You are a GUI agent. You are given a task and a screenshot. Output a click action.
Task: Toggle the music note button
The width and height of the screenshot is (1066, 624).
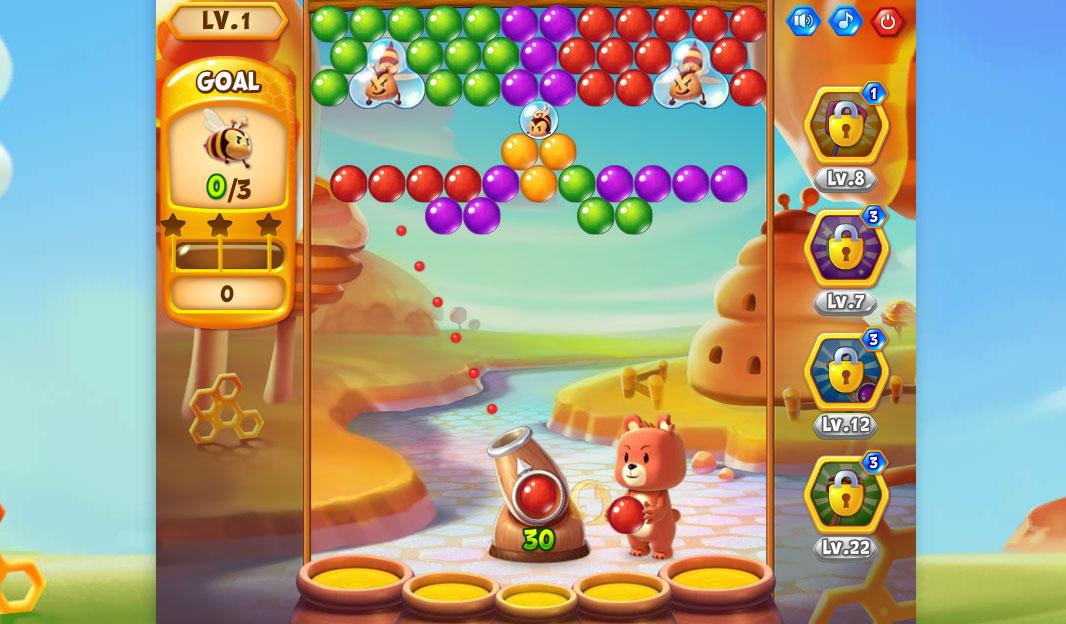click(845, 21)
